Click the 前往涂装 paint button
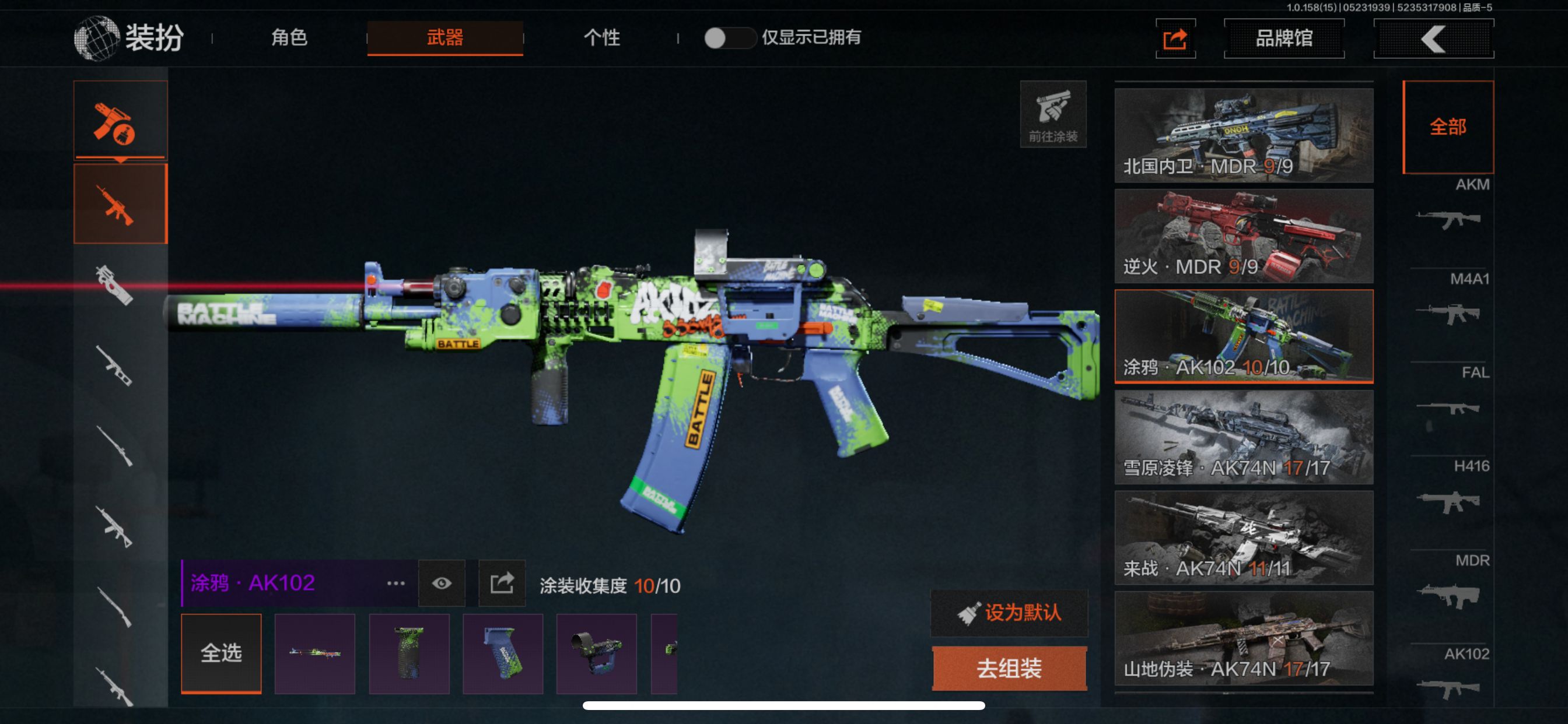This screenshot has width=1568, height=724. pos(1053,114)
